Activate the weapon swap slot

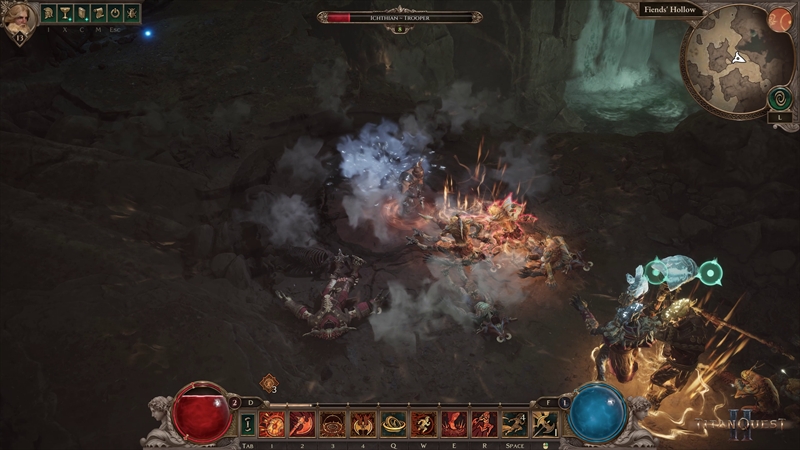(247, 425)
